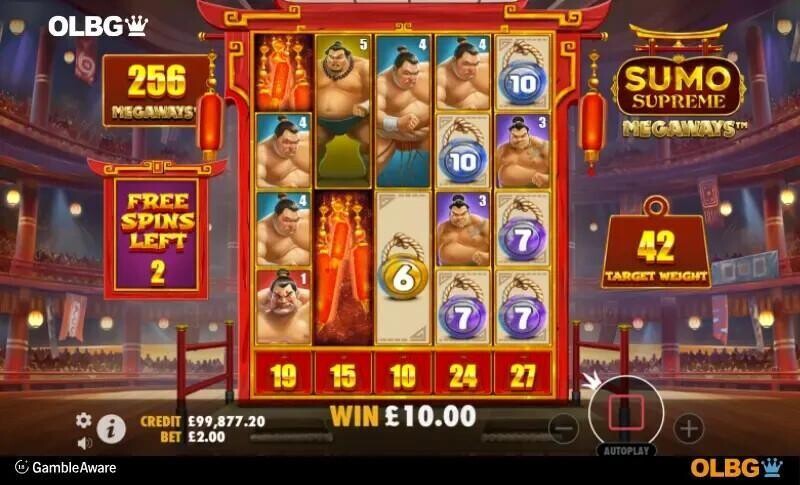Open the game info panel
This screenshot has height=485, width=800.
[111, 430]
